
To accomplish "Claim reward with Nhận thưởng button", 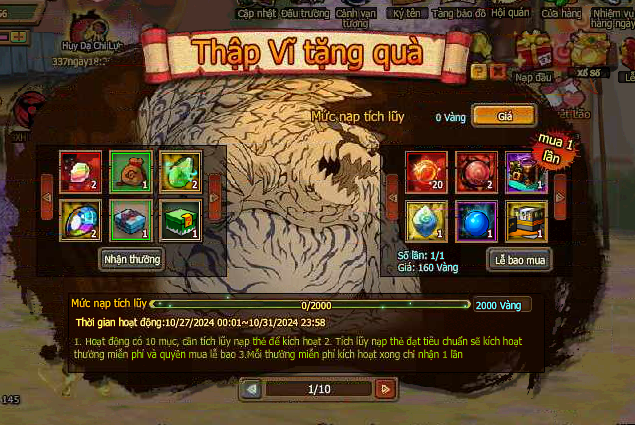I will [x=132, y=259].
